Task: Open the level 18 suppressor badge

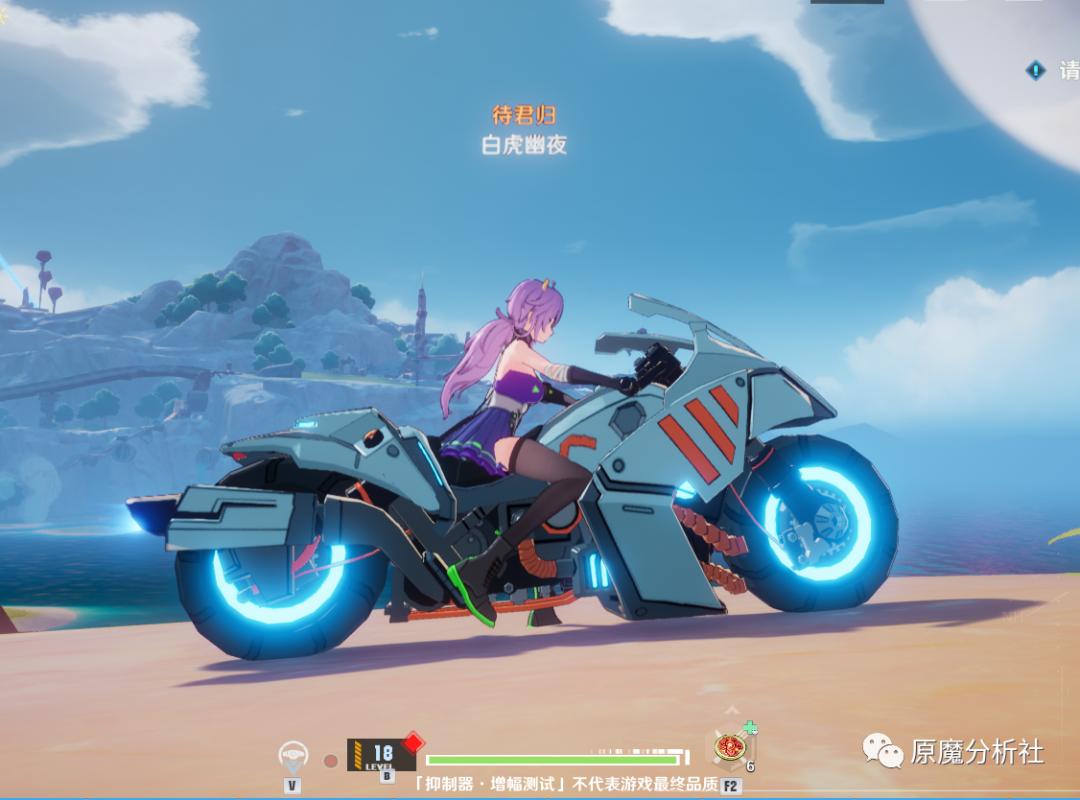Action: (x=381, y=754)
